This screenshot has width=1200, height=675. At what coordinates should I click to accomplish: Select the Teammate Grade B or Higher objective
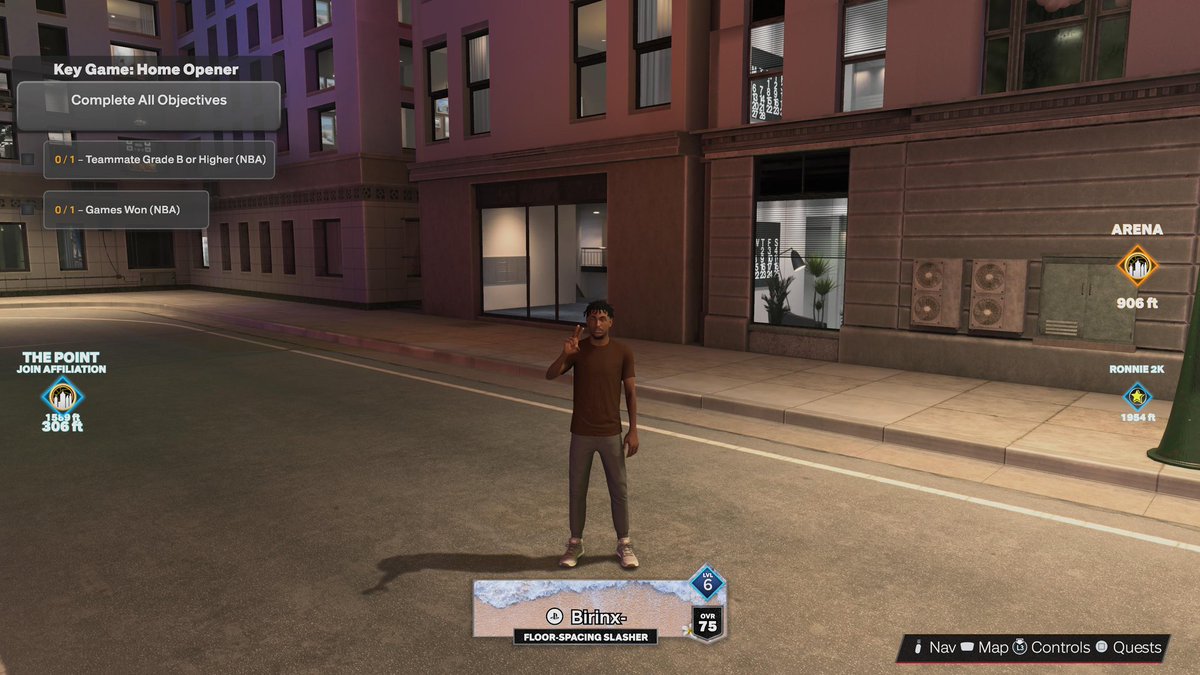pyautogui.click(x=159, y=159)
